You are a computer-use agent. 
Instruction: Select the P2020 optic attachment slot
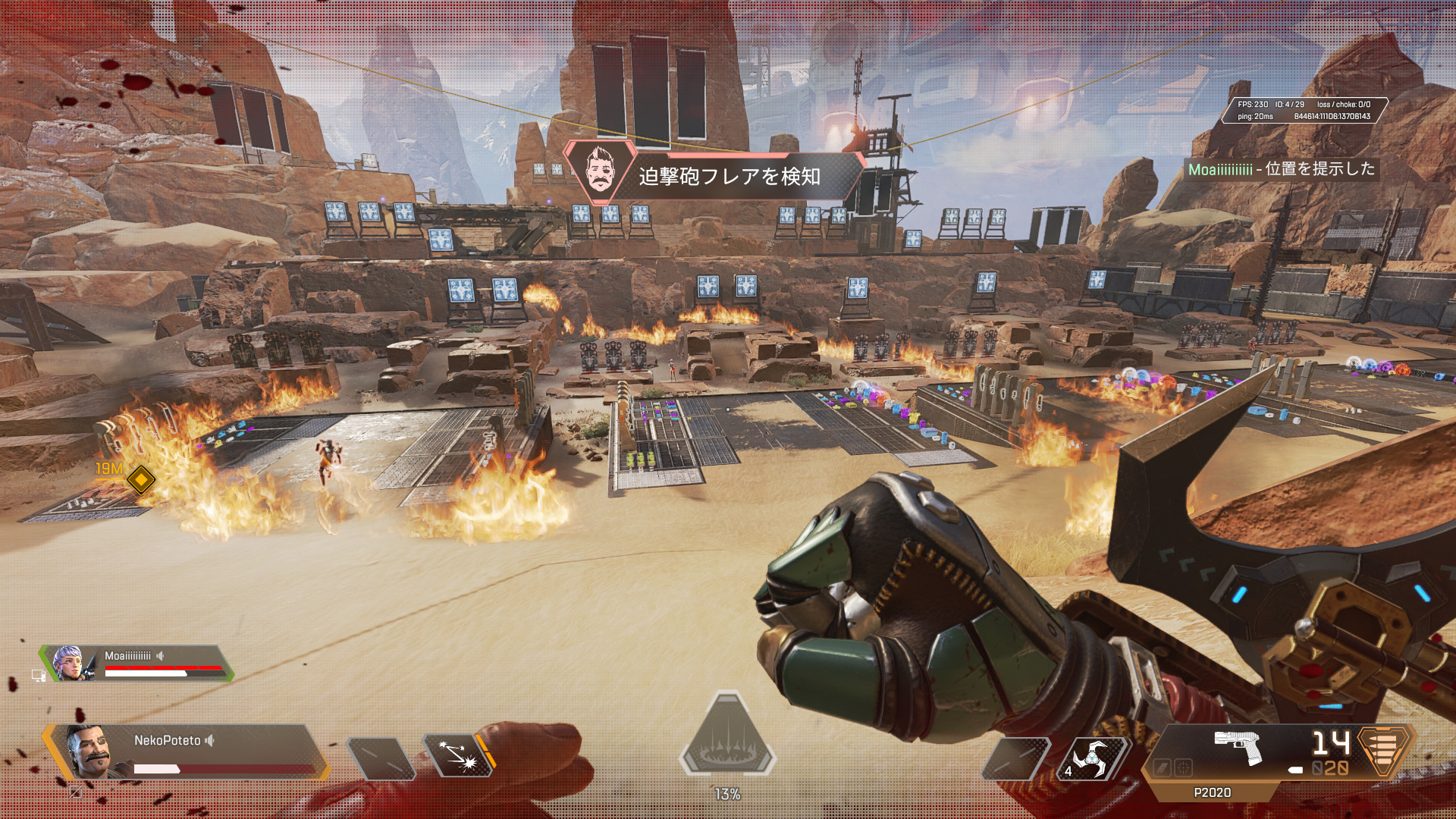[x=1183, y=768]
